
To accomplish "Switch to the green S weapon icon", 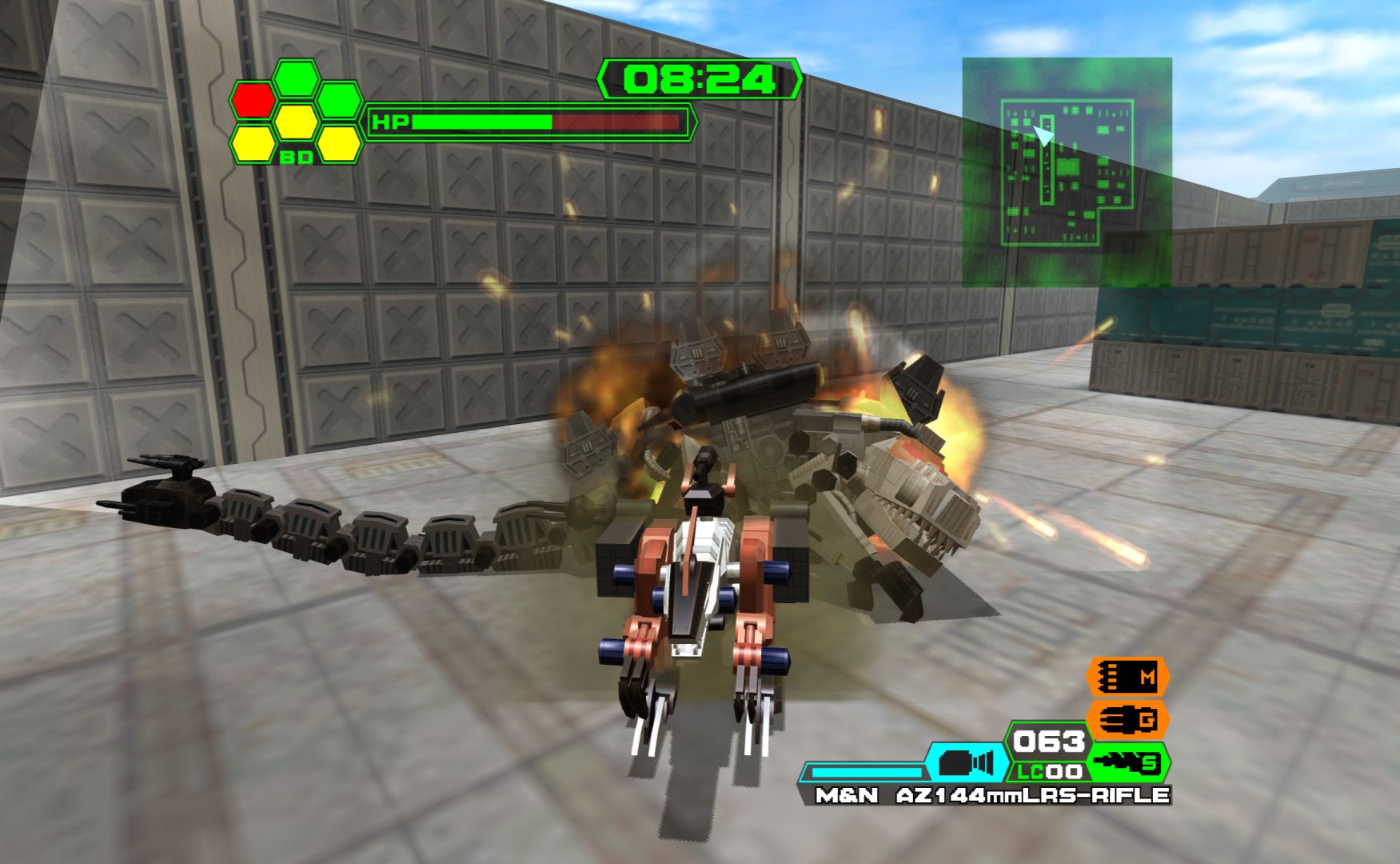I will [1128, 762].
